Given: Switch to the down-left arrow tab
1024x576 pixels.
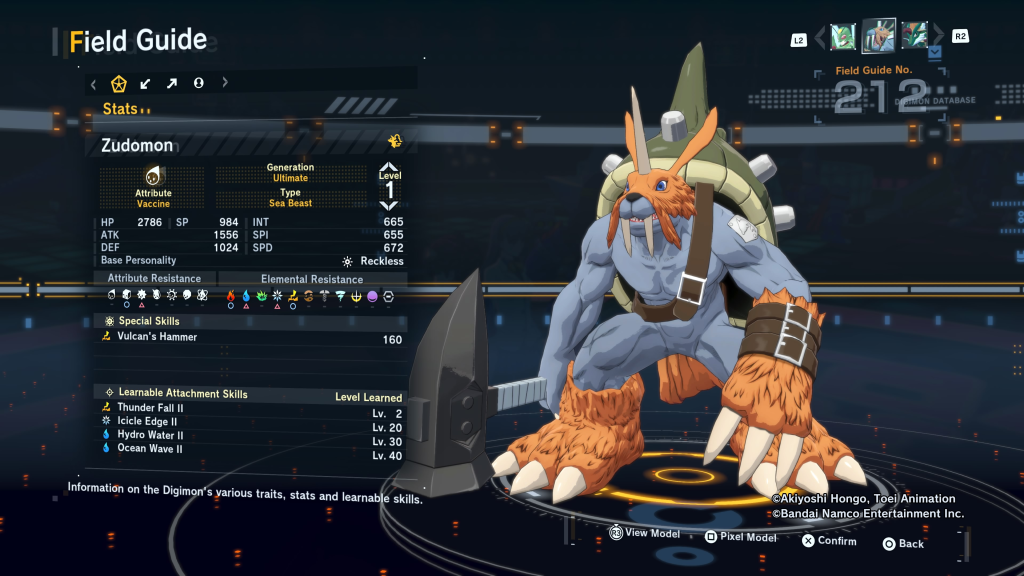Looking at the screenshot, I should tap(146, 83).
